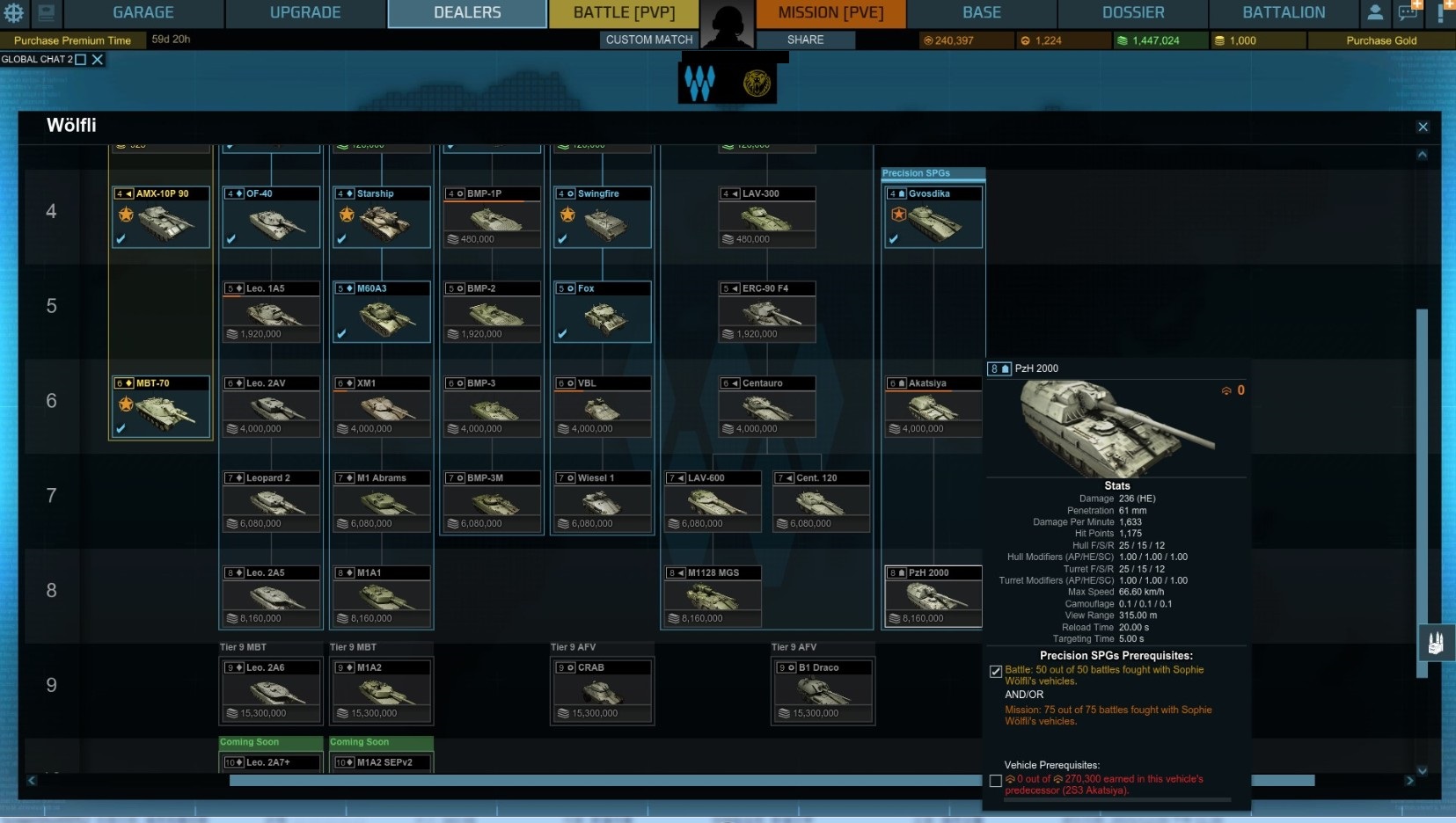The height and width of the screenshot is (823, 1456).
Task: Close the Wölfli dealer window
Action: [1423, 127]
